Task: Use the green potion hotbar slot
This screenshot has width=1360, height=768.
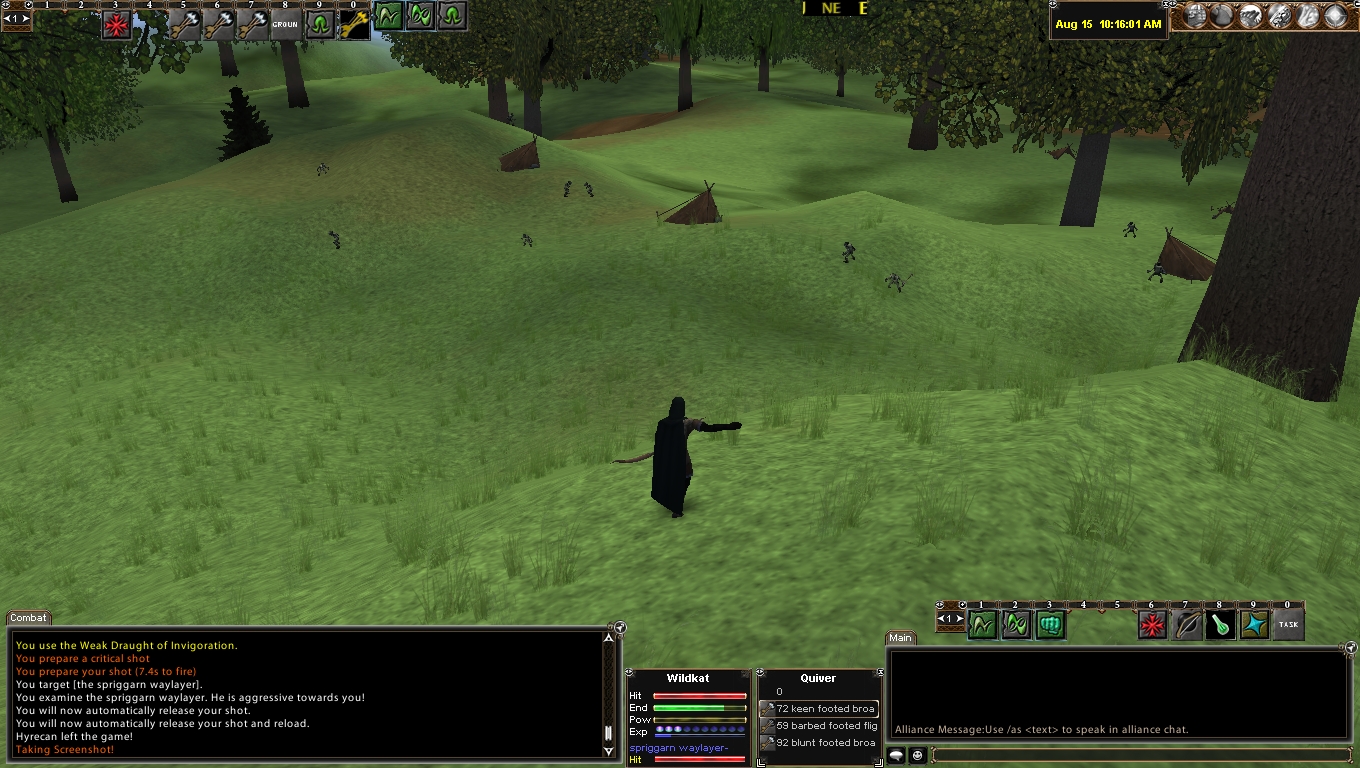Action: pos(1221,625)
